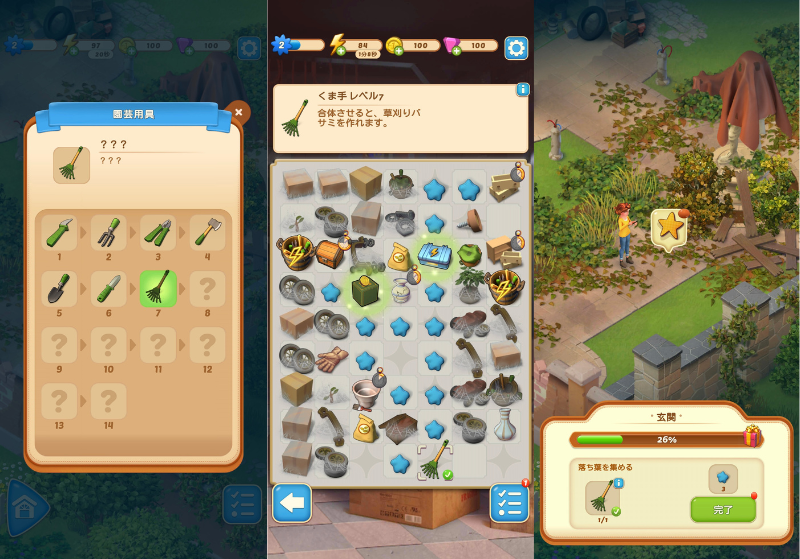
Task: Select the work gloves tile
Action: pos(331,359)
